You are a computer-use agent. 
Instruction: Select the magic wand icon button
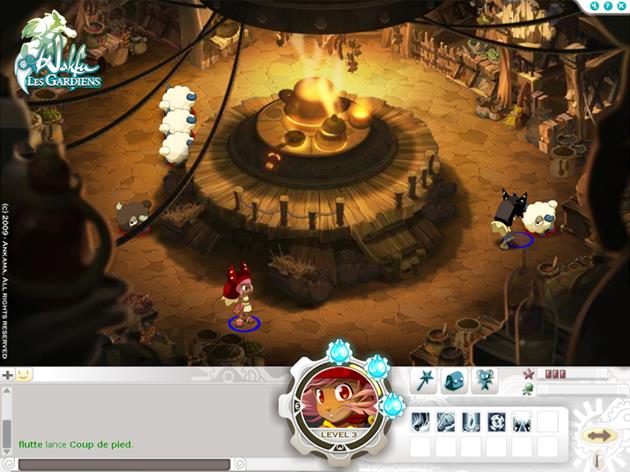425,380
